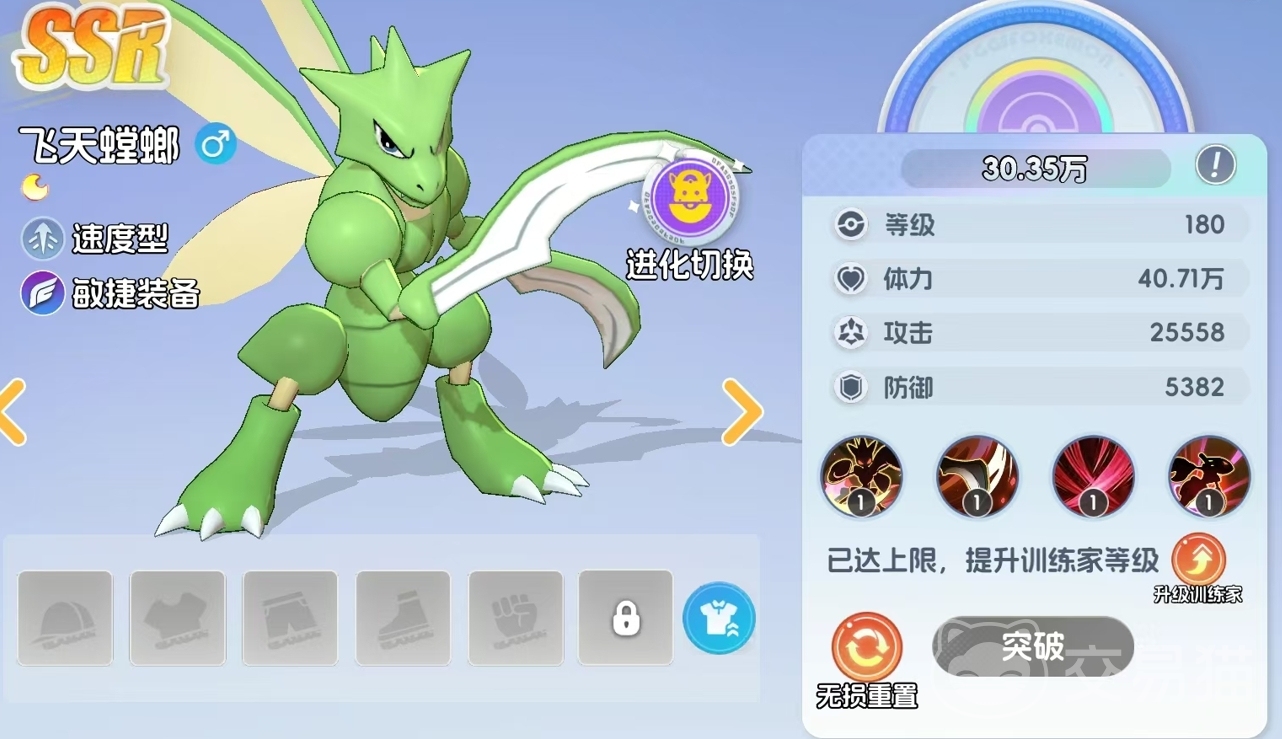This screenshot has height=739, width=1282.
Task: Tap the 速度型 speed type icon
Action: pos(43,239)
